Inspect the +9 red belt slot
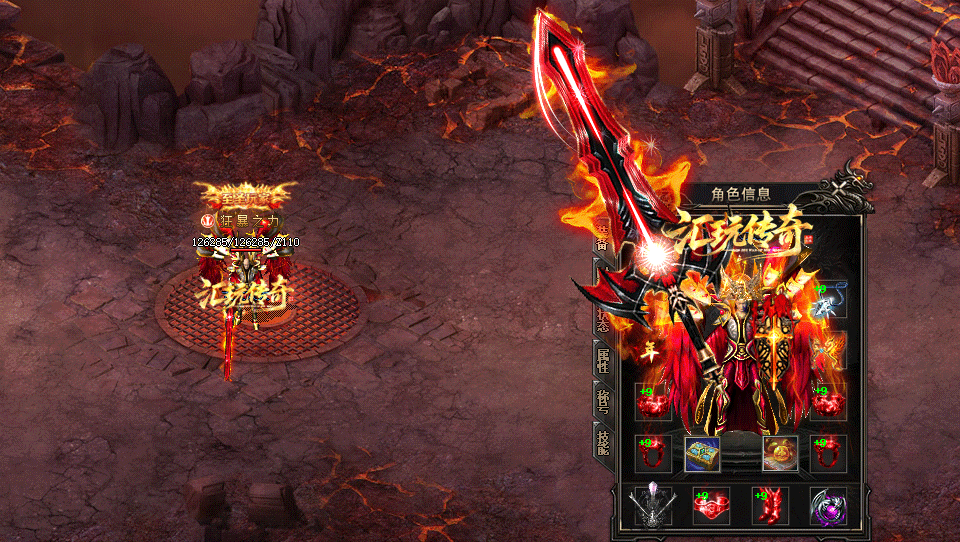 [711, 506]
